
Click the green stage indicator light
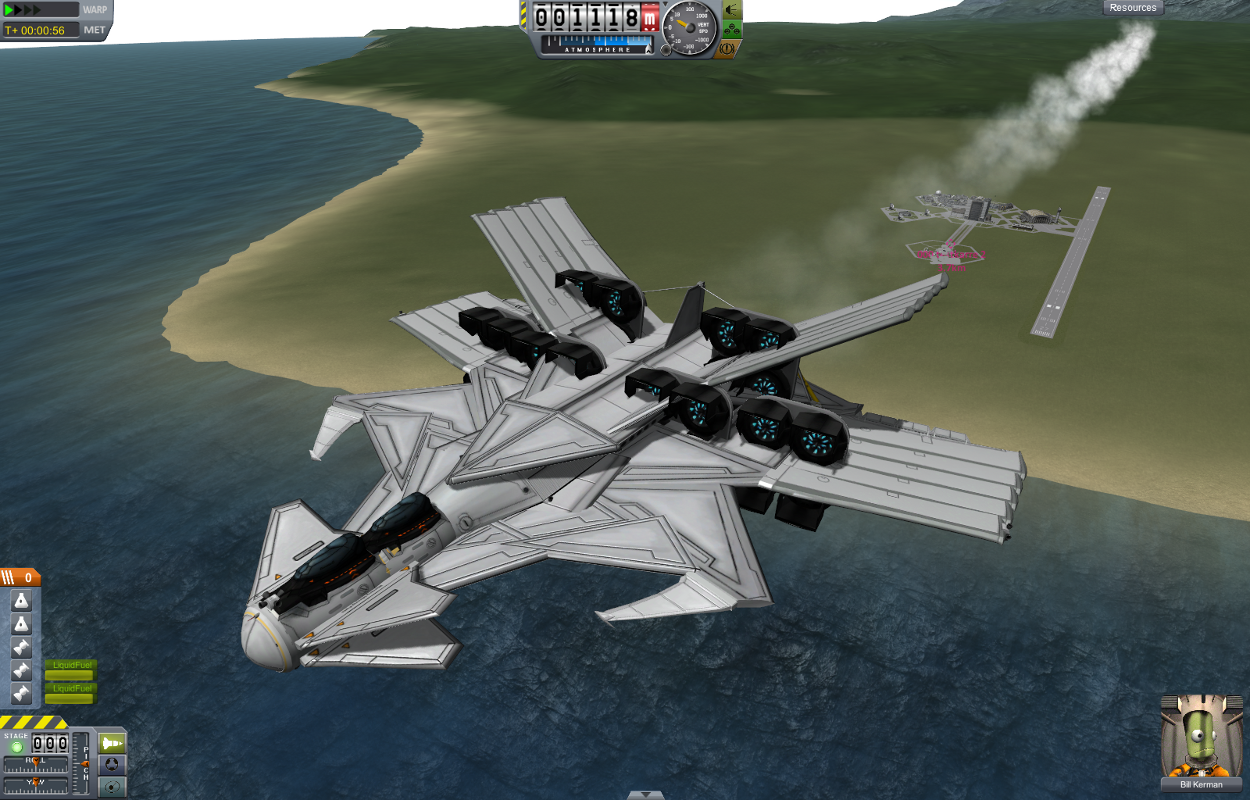click(x=17, y=746)
